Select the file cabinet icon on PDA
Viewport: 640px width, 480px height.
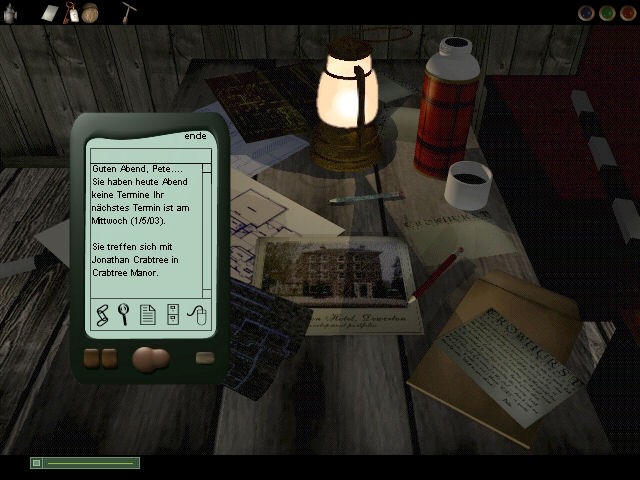(x=172, y=314)
